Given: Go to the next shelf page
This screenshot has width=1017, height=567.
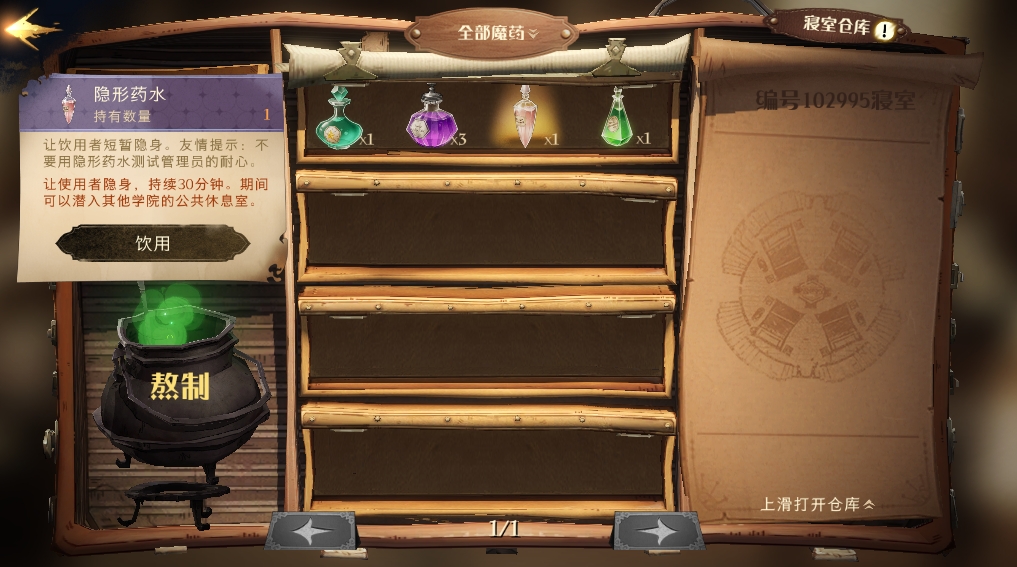Looking at the screenshot, I should pos(658,531).
